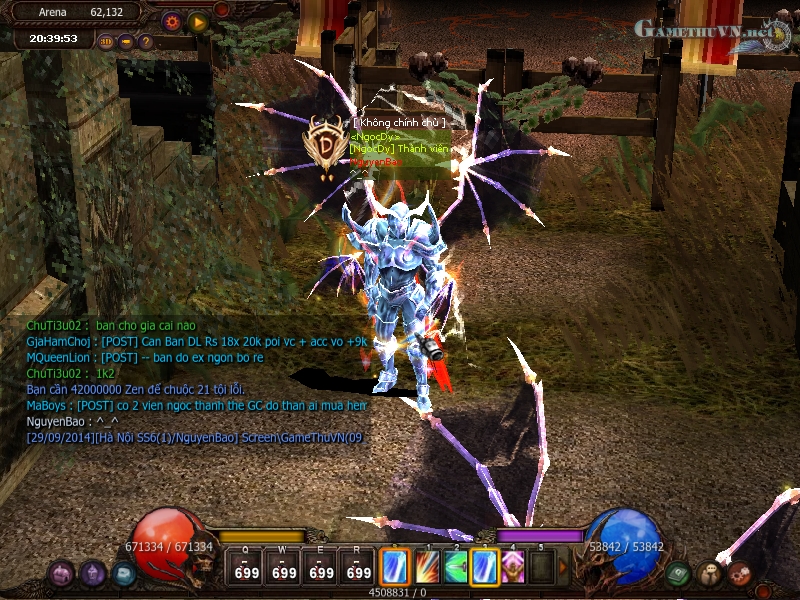Open the question mark help button
This screenshot has width=800, height=600.
coord(146,42)
